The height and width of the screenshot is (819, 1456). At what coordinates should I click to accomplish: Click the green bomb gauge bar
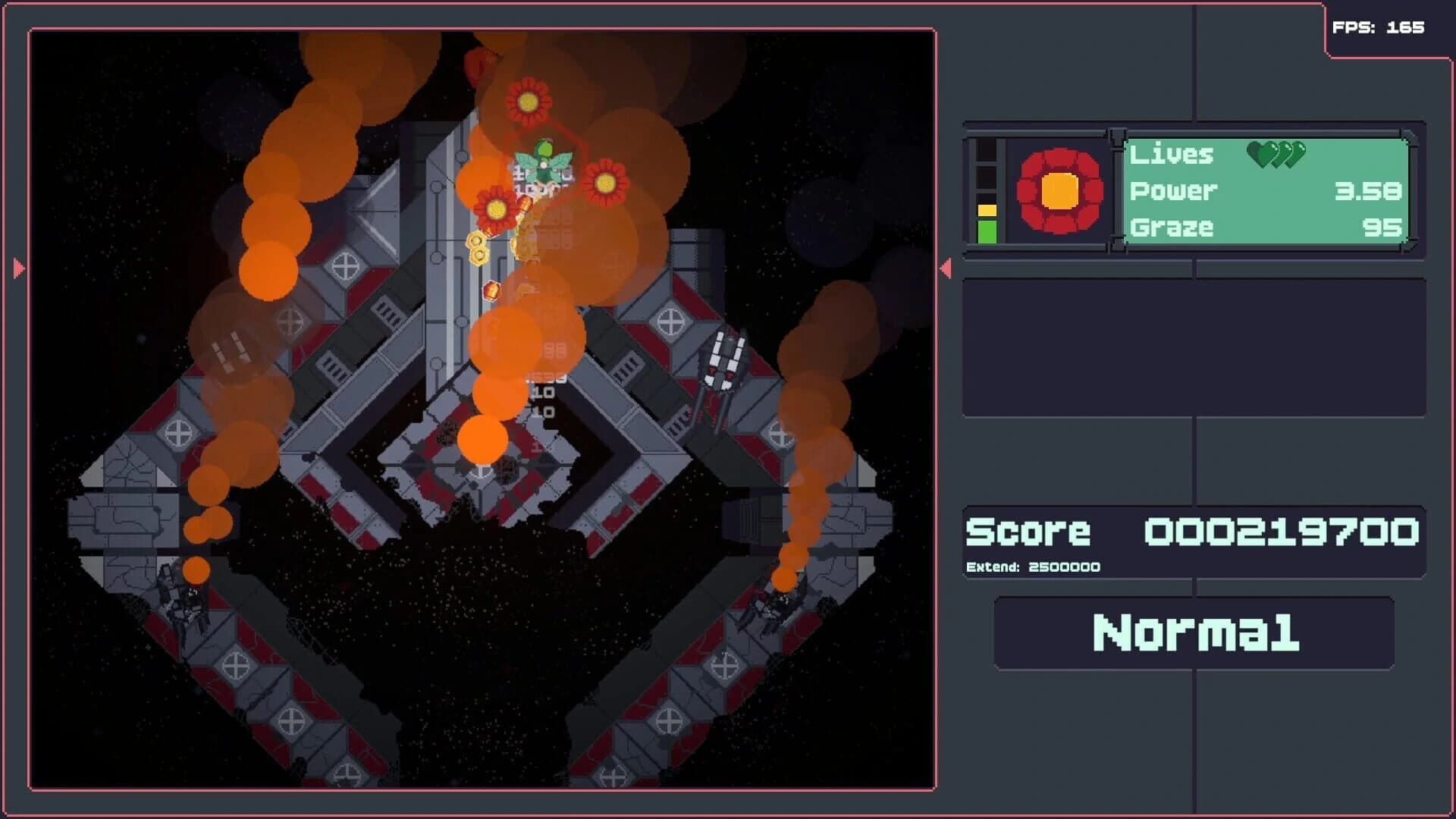point(988,227)
